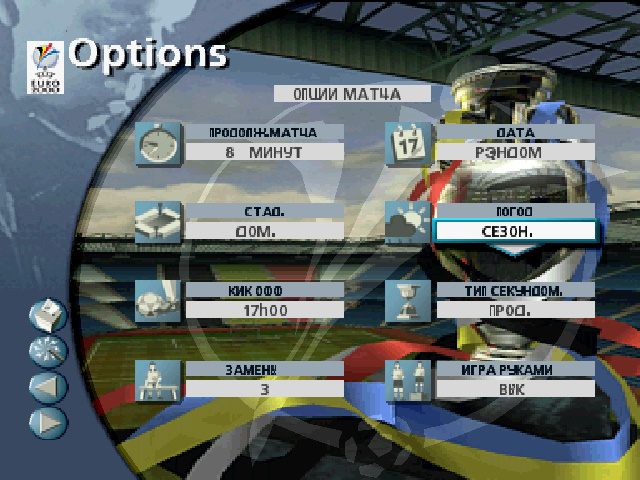Click the sparkle wand round icon

click(49, 351)
